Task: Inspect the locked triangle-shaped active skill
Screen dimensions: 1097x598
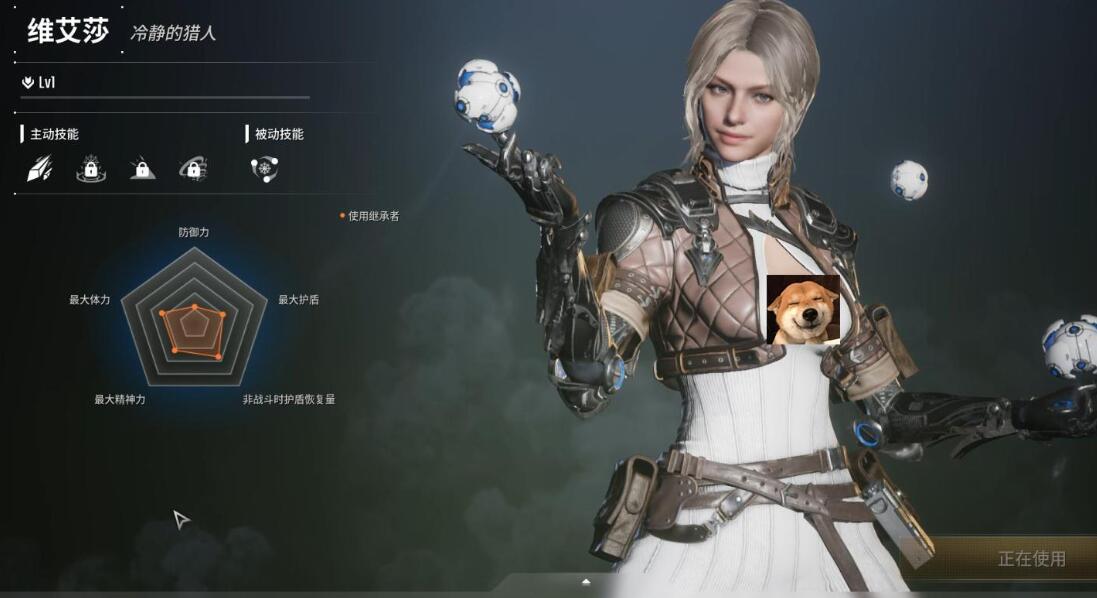Action: pyautogui.click(x=143, y=169)
